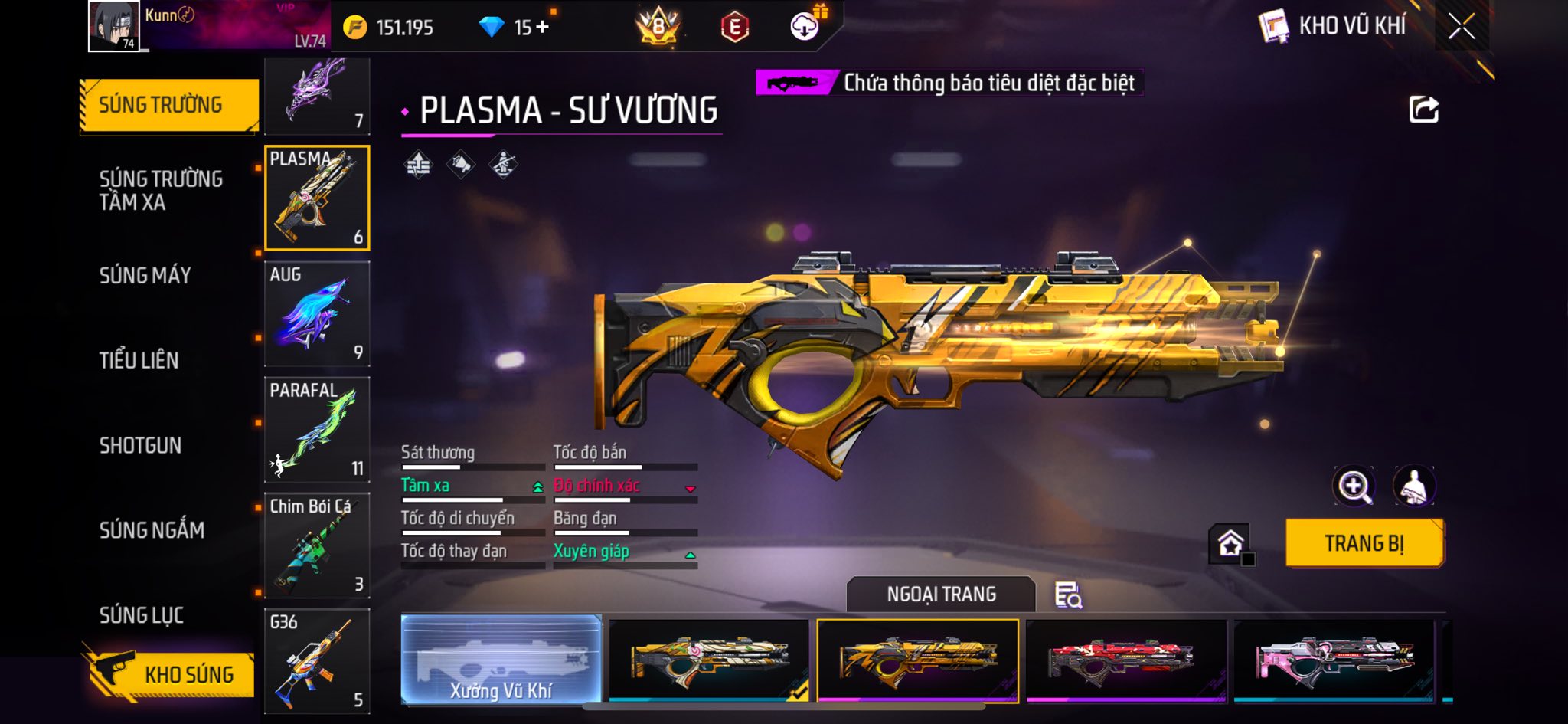Open the Xưởng Vũ Khí skin tile
The width and height of the screenshot is (1568, 724).
(501, 660)
